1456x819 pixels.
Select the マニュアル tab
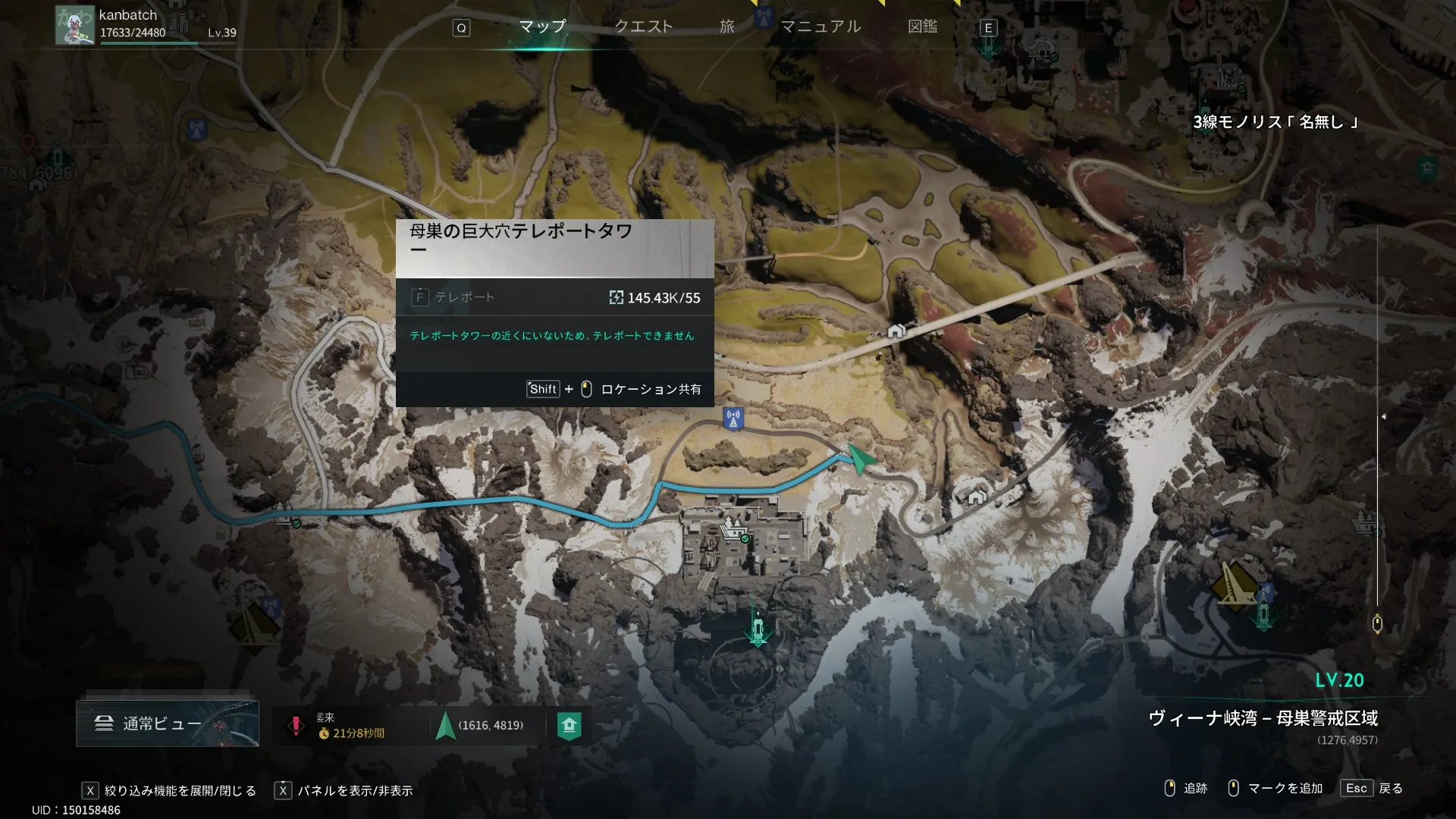click(x=821, y=27)
